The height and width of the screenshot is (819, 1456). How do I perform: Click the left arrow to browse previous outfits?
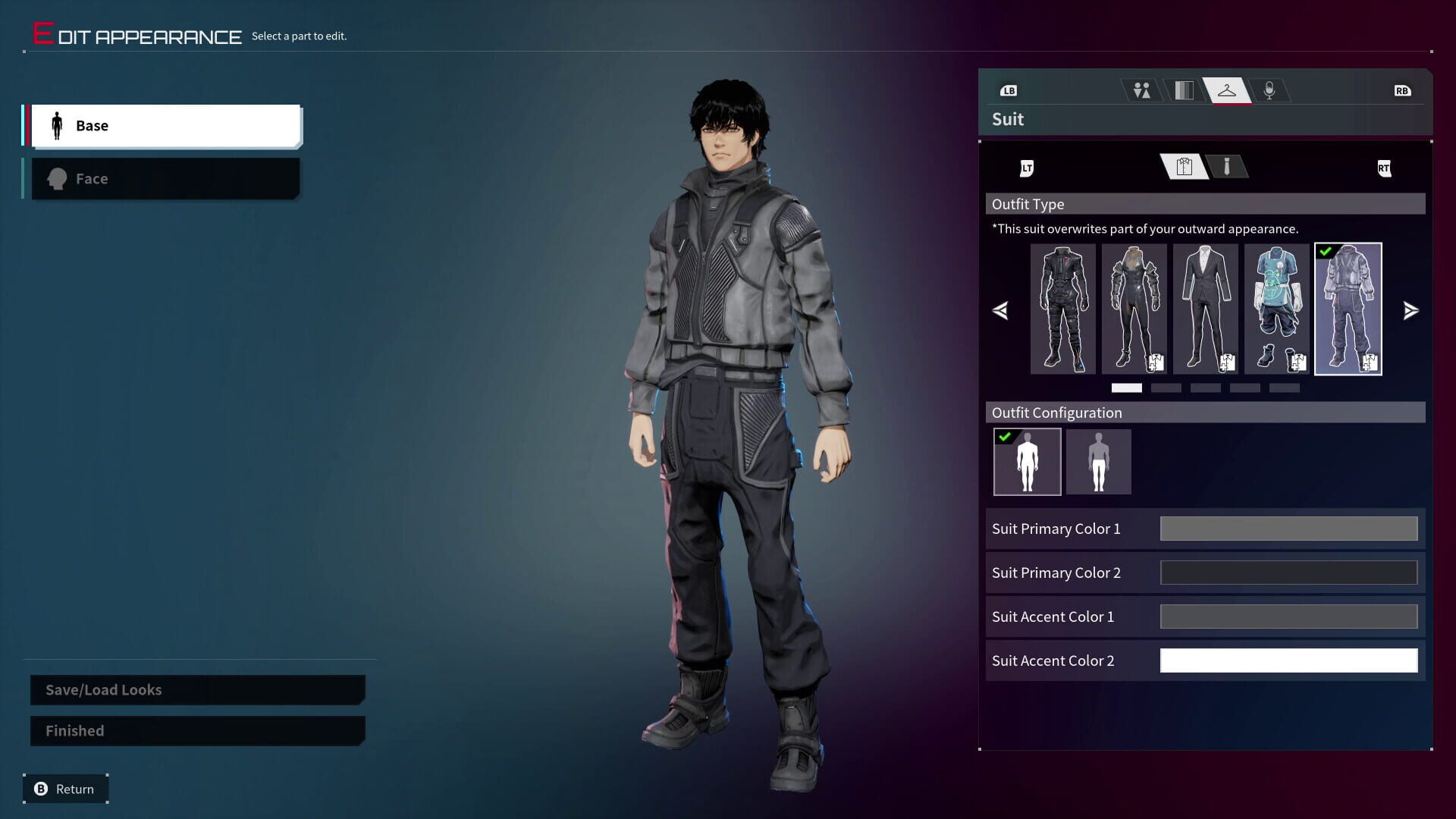(1000, 309)
